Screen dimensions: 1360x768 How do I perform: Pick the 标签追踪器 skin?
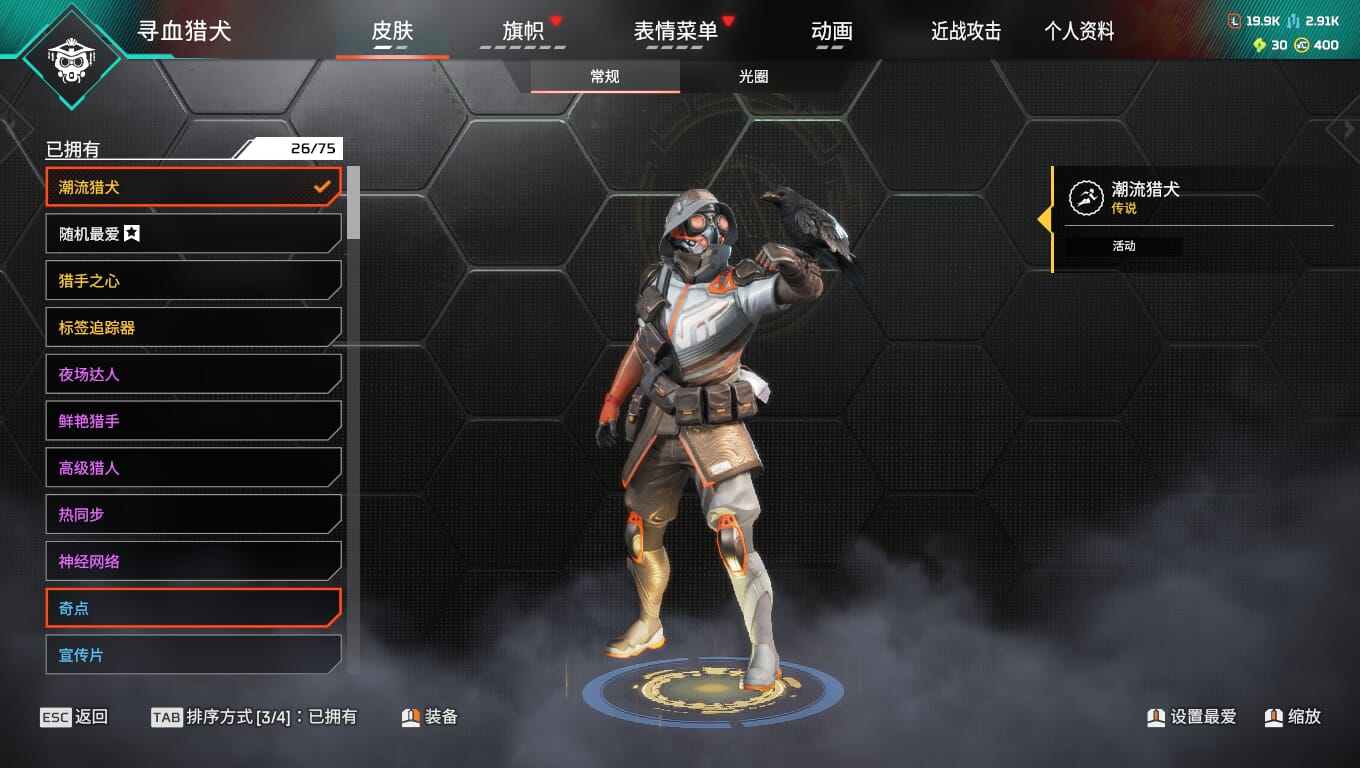tap(193, 328)
